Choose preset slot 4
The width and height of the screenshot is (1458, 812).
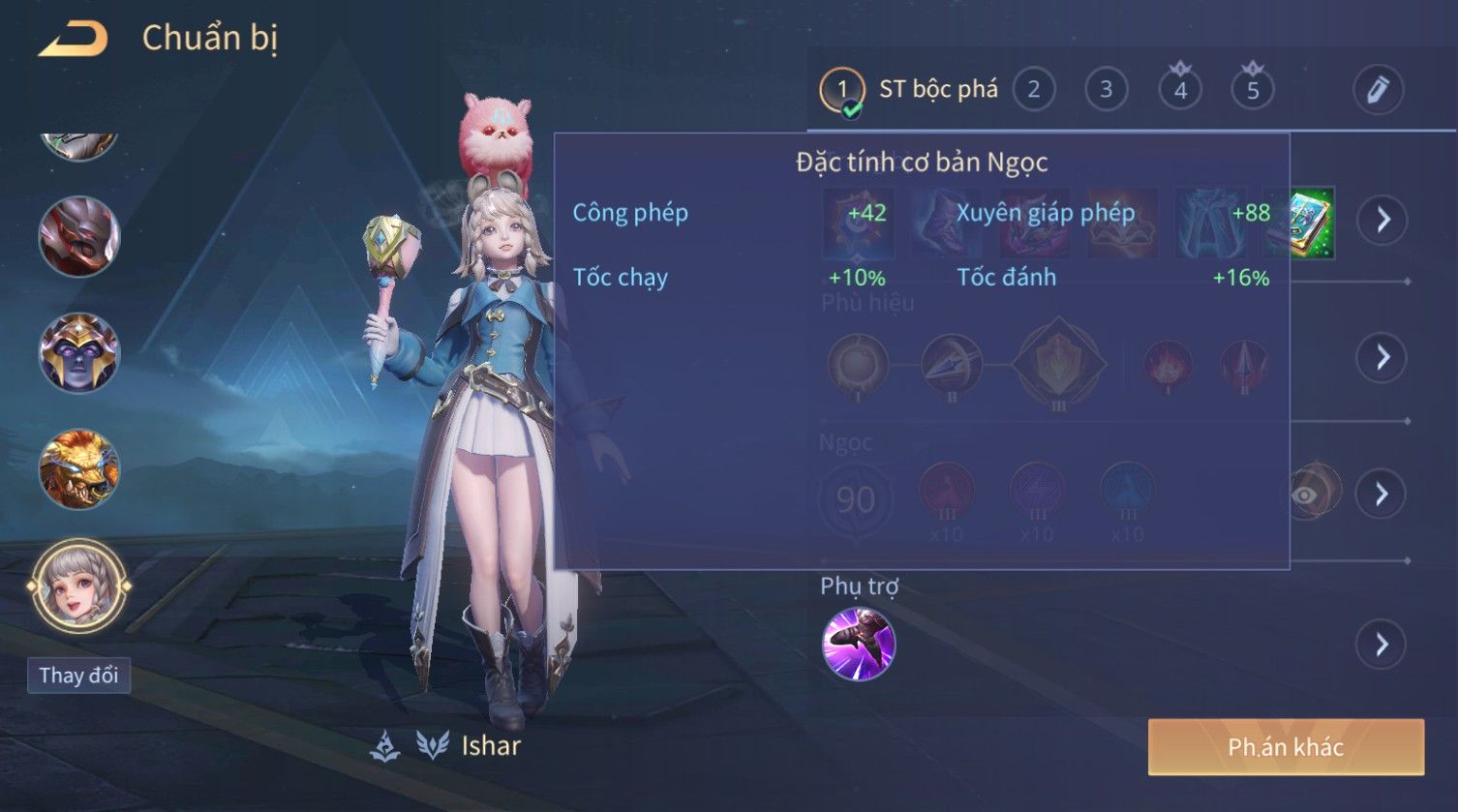coord(1179,90)
